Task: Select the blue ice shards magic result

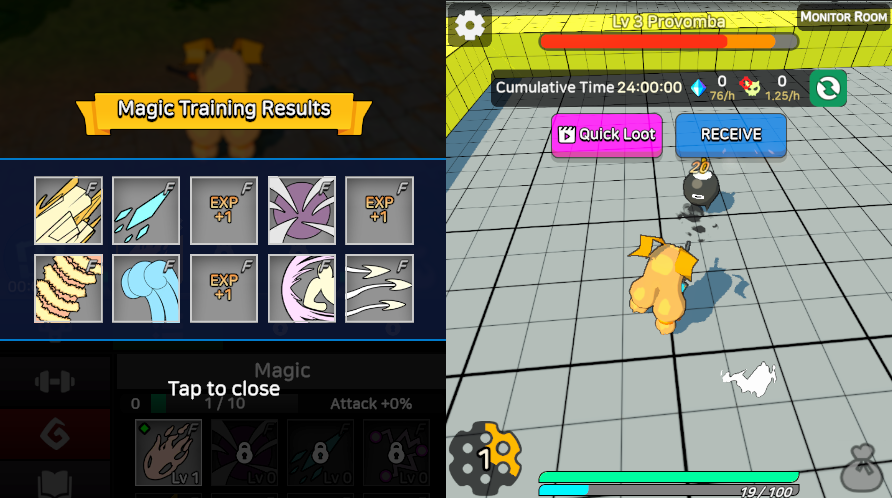Action: (x=146, y=211)
